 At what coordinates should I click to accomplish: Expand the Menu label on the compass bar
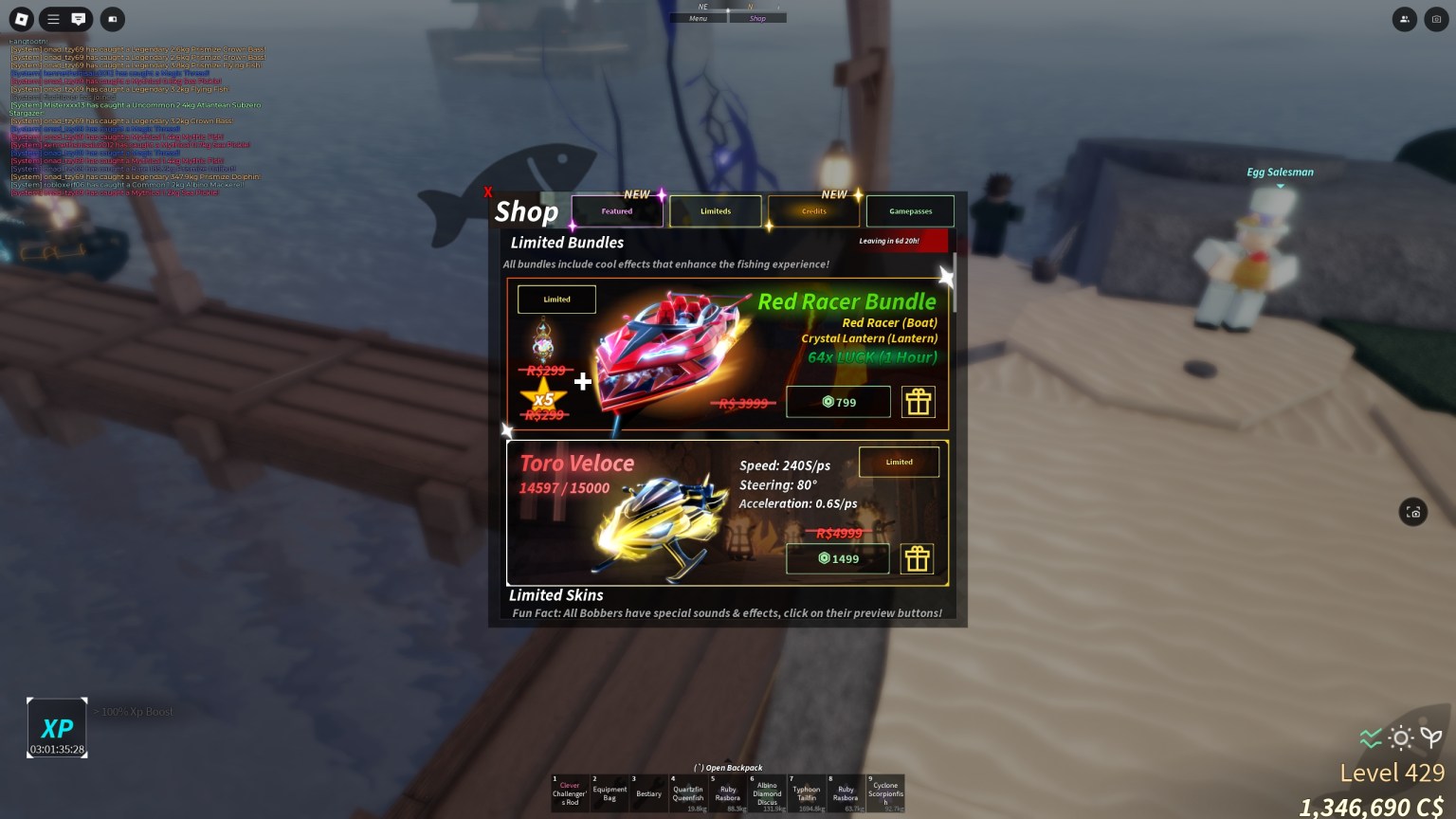coord(699,17)
